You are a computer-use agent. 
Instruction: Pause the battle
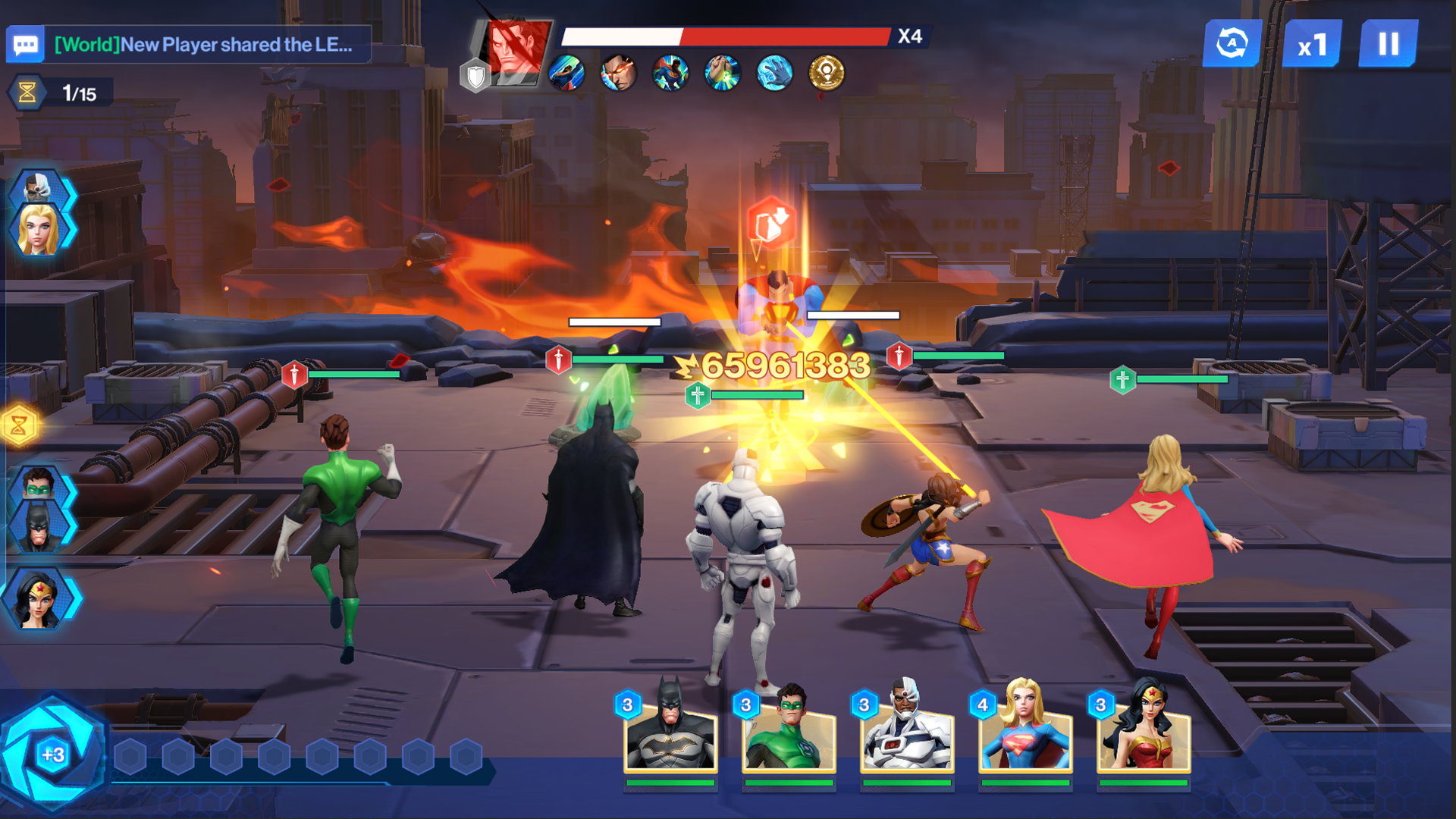pos(1389,44)
